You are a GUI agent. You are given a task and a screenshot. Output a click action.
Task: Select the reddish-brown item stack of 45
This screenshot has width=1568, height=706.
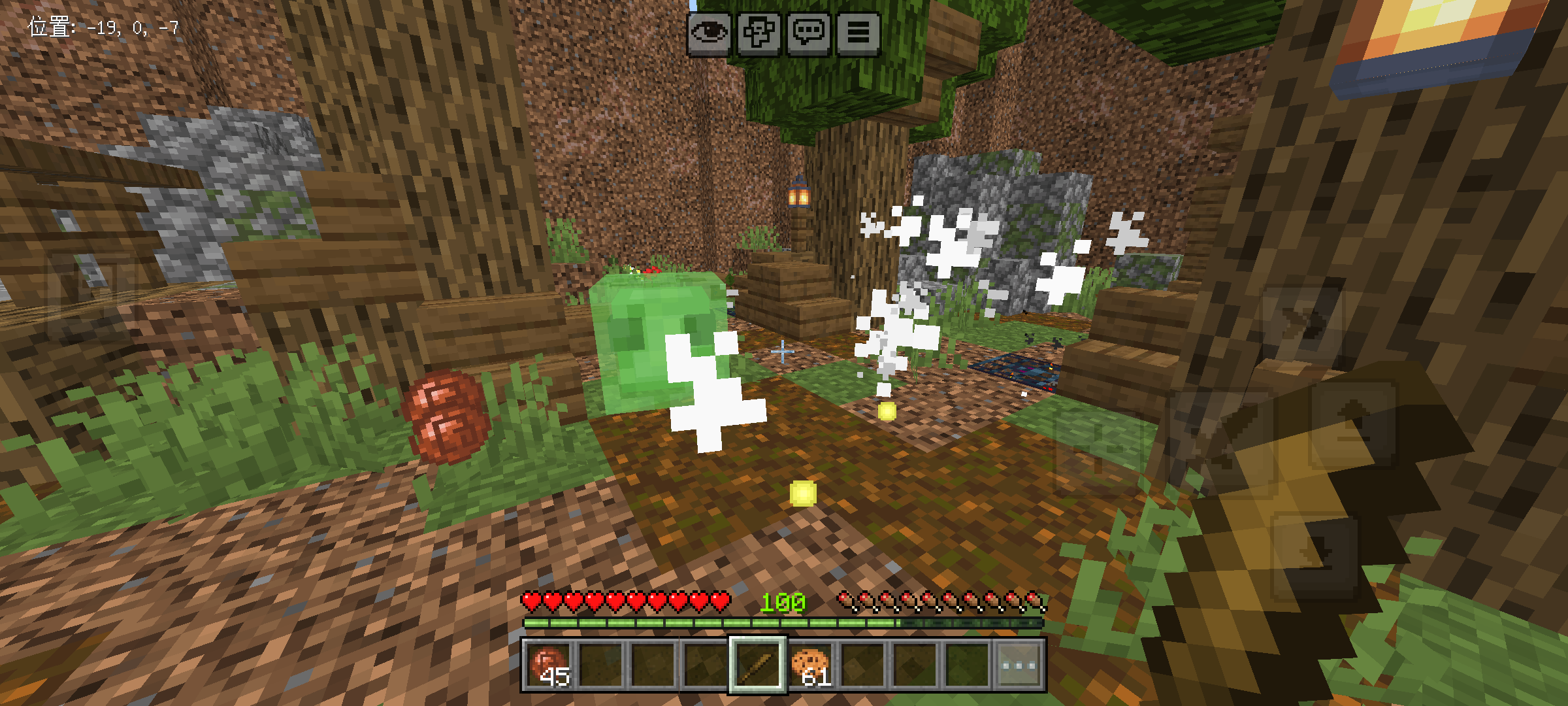549,665
